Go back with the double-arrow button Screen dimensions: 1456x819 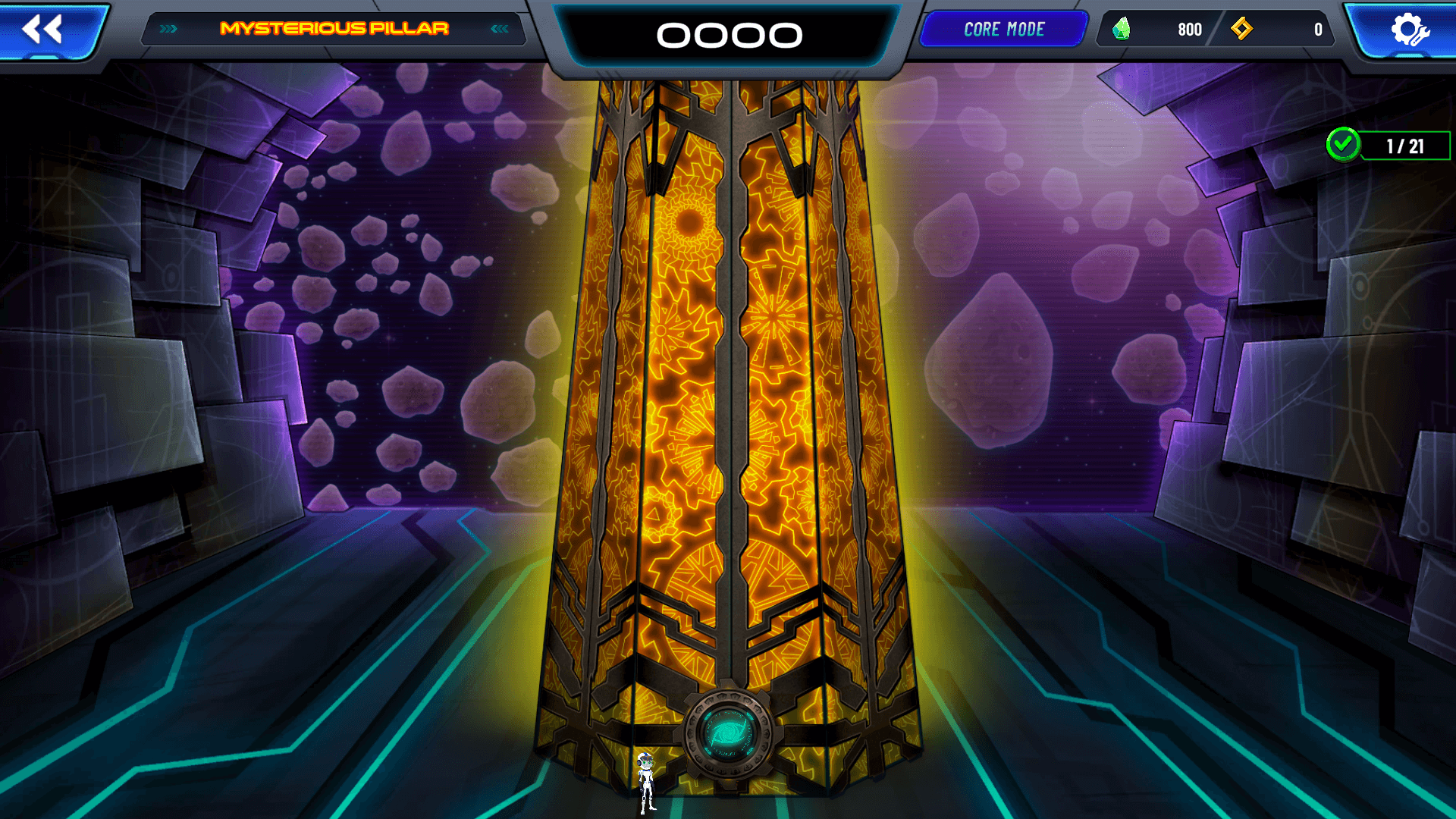tap(44, 30)
